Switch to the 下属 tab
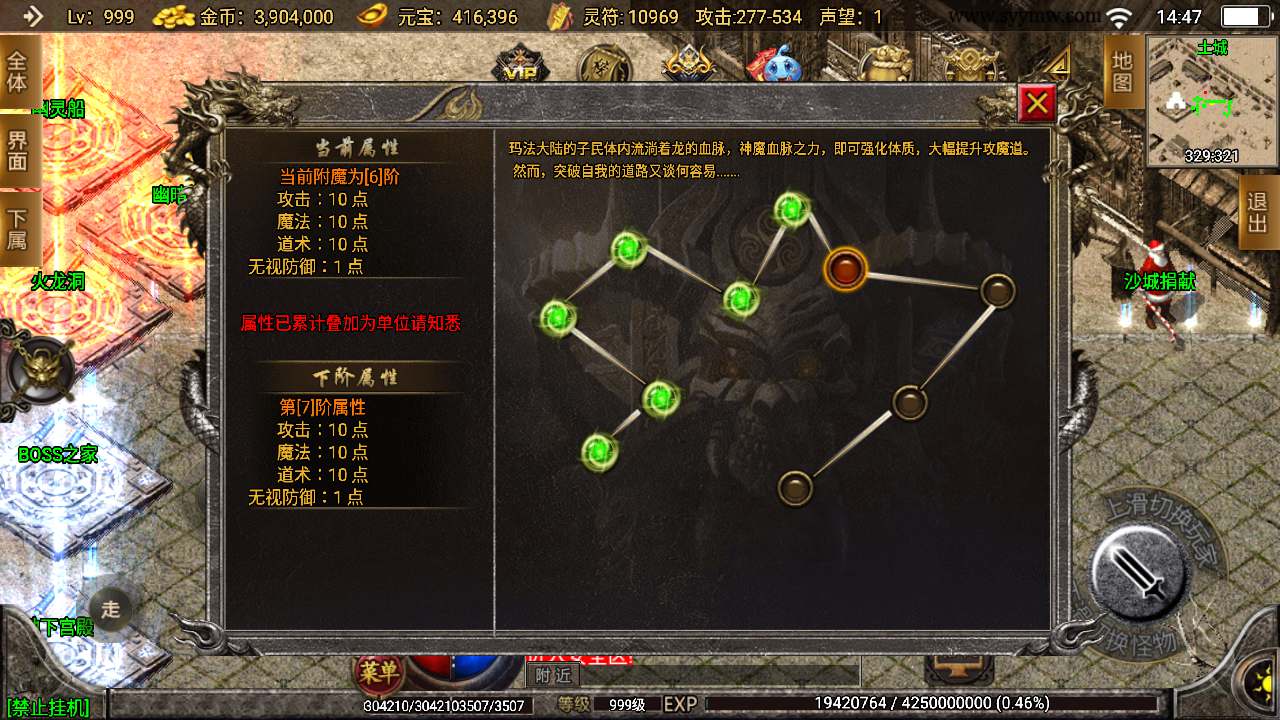 click(x=17, y=230)
